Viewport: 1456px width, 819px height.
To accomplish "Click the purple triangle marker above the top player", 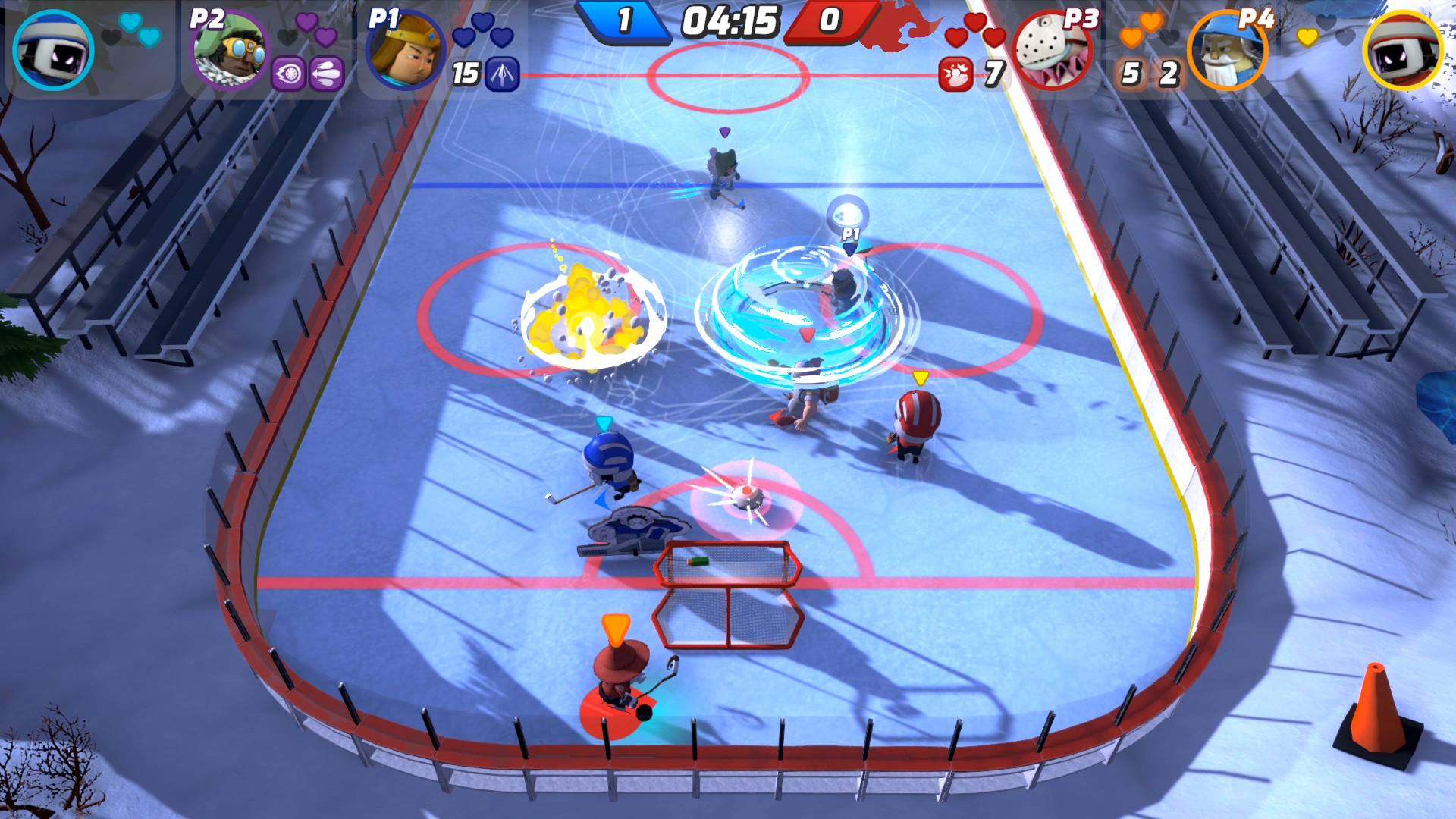I will click(724, 133).
